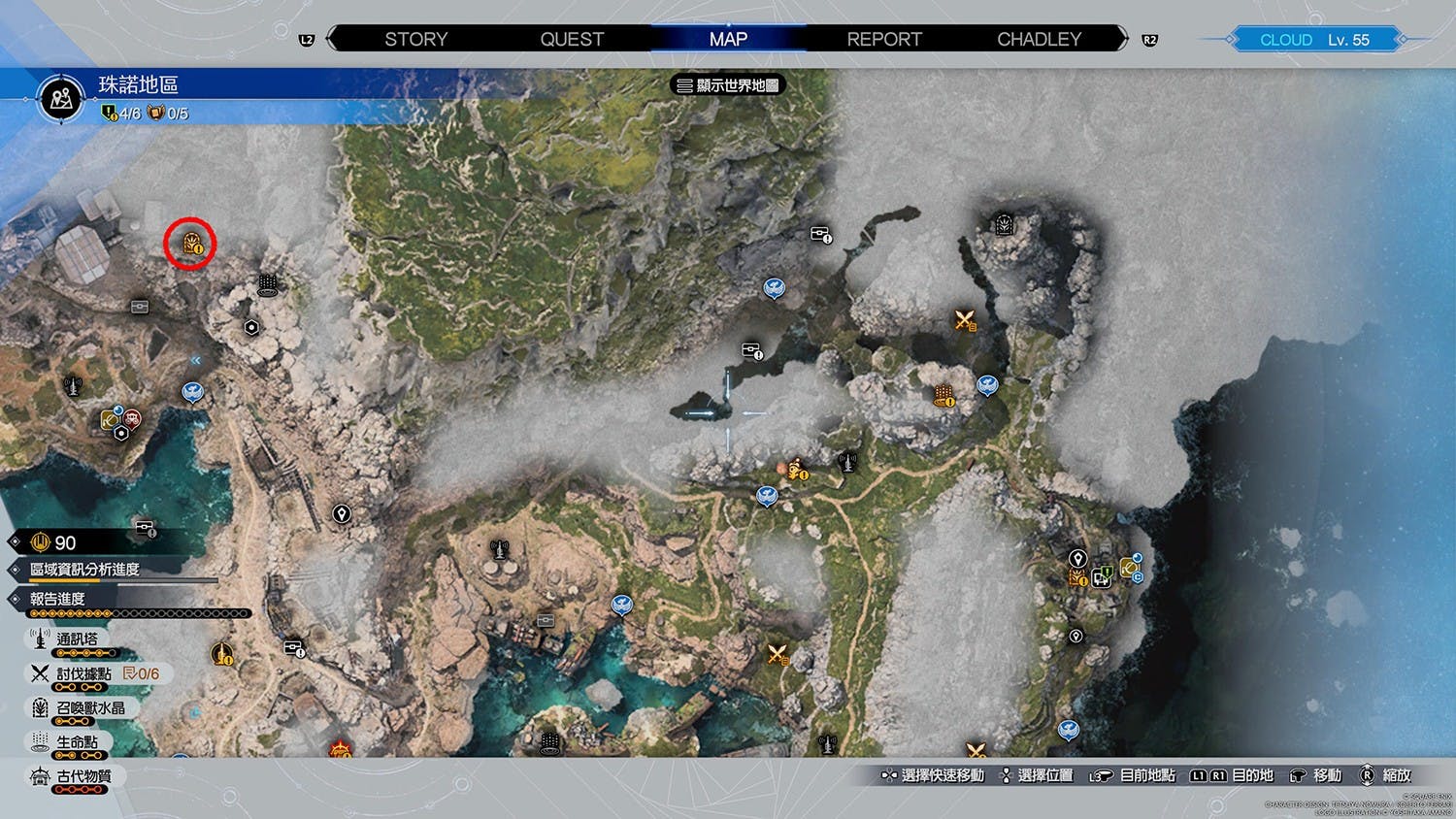Screen dimensions: 1456x819
Task: Choose the 討伐據點 legend entry
Action: point(83,673)
